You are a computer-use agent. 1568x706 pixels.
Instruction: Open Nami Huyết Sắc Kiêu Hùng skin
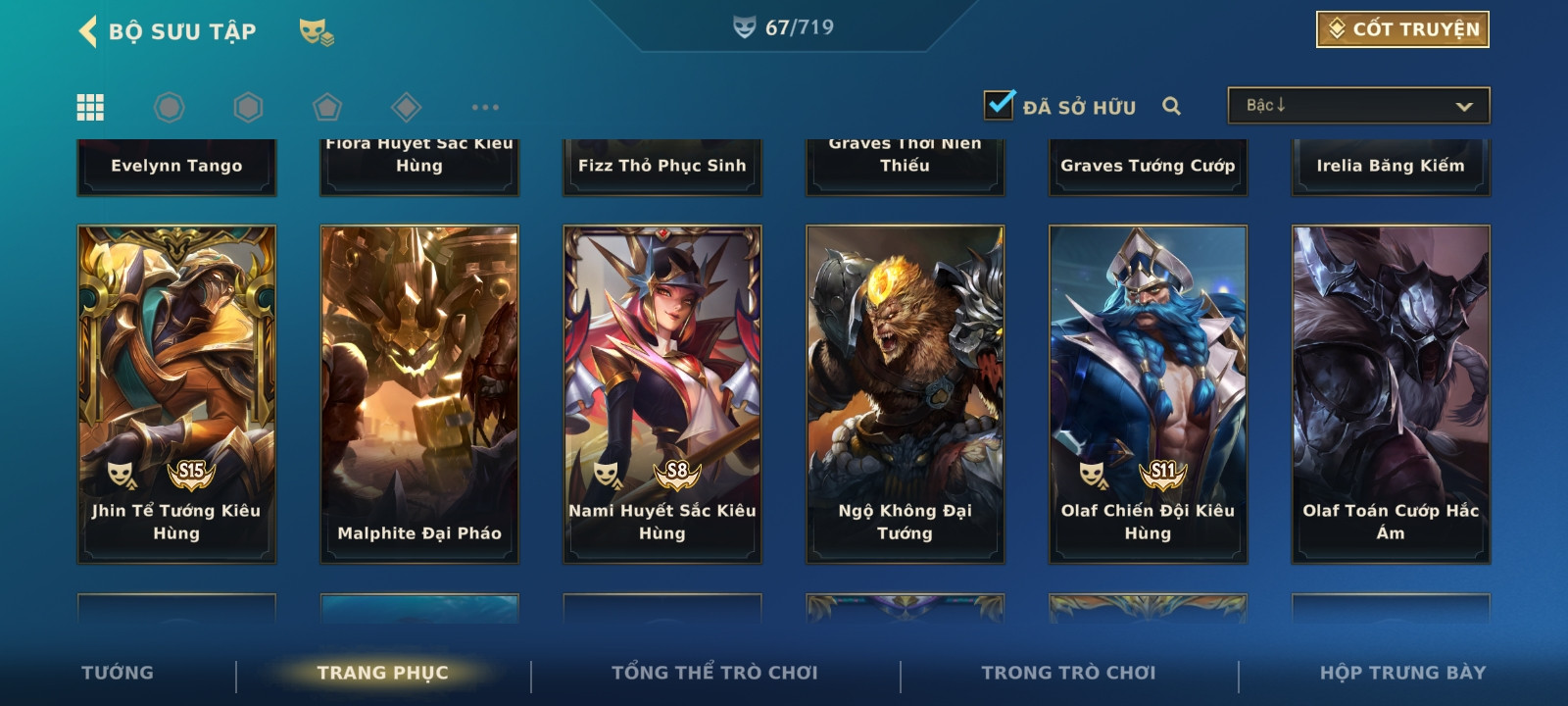pos(662,394)
